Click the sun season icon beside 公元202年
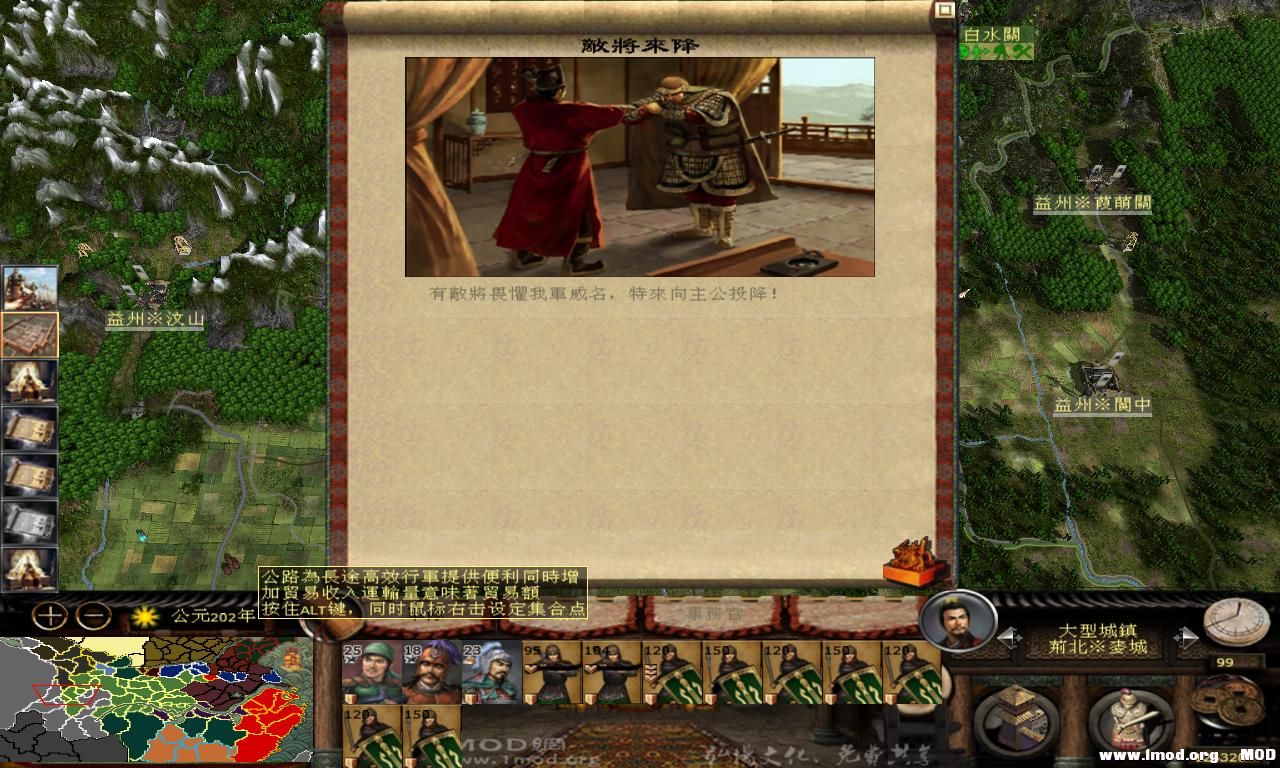 tap(143, 618)
